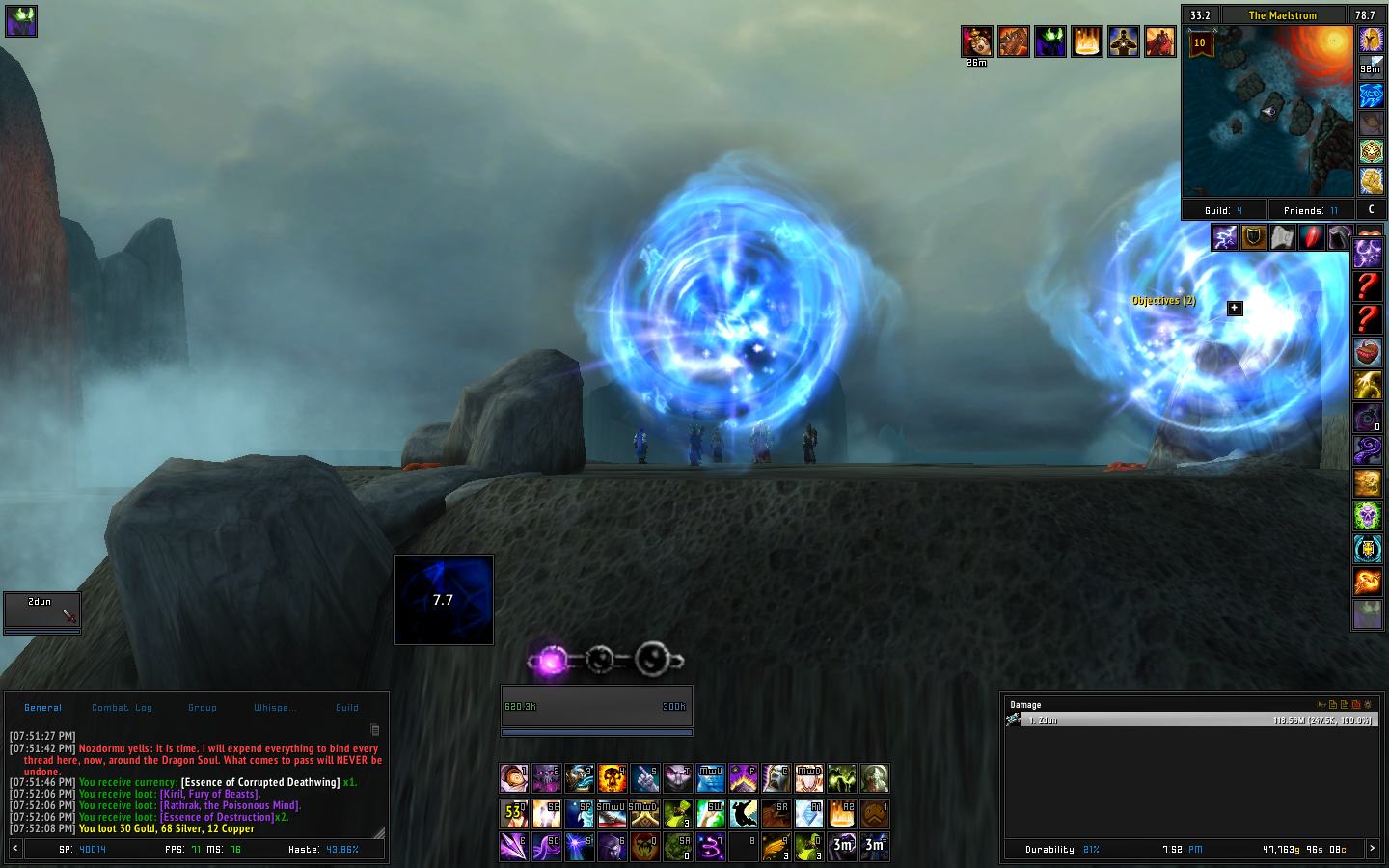Use the green potion on the middle bar
Screen dimensions: 1389x868
(678, 814)
